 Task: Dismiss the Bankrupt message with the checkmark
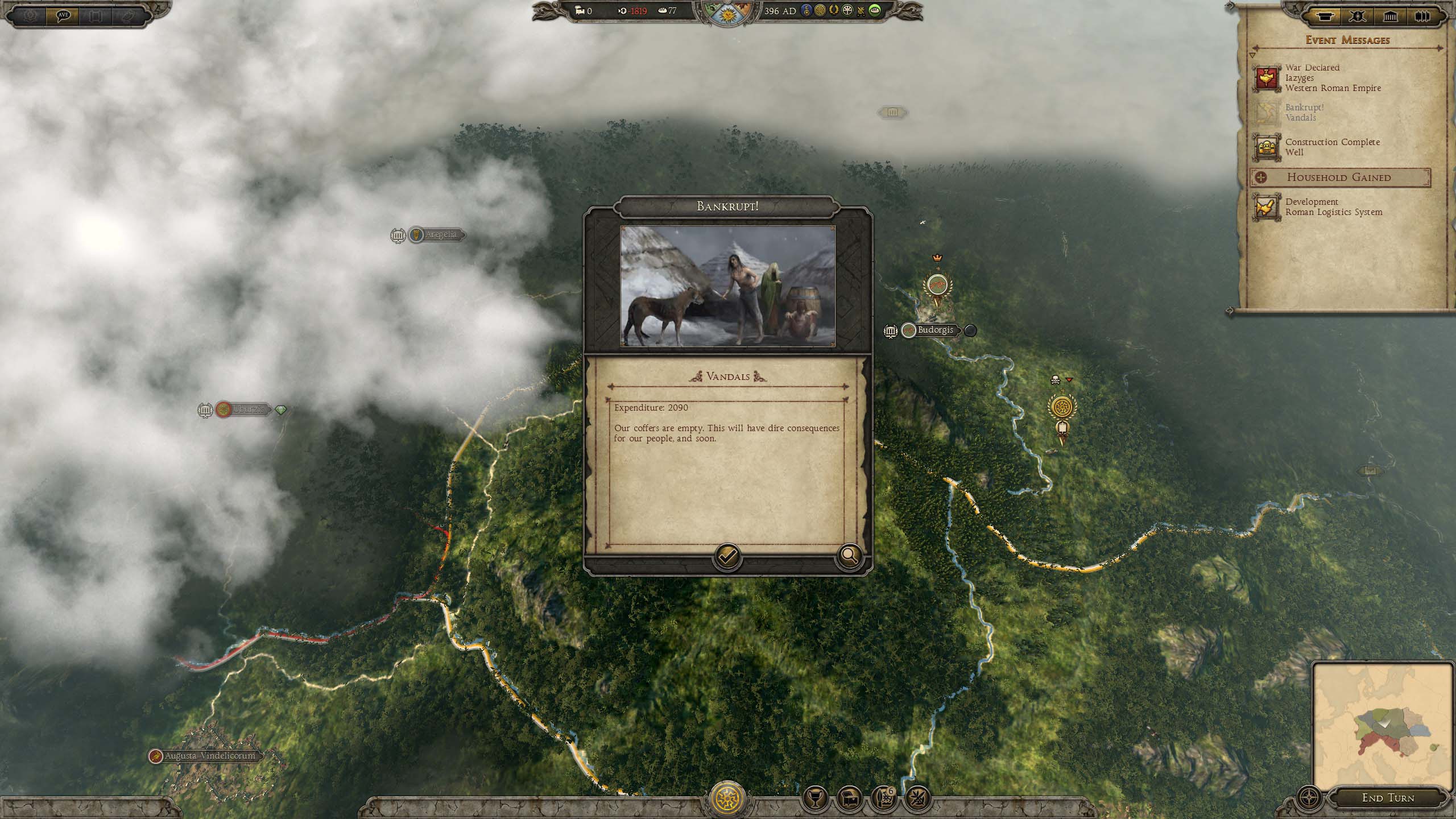click(727, 557)
